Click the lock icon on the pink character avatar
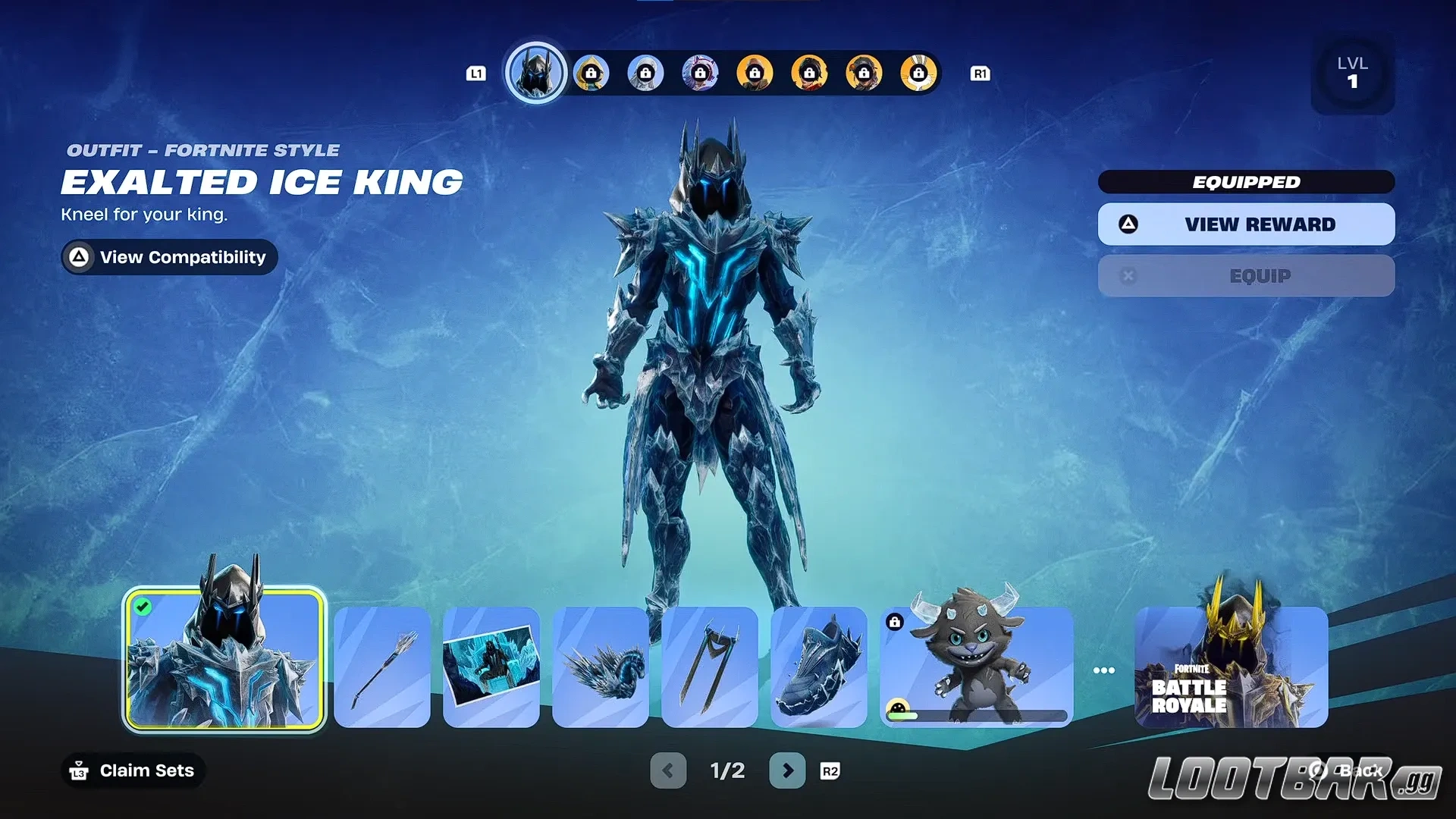This screenshot has height=819, width=1456. [700, 73]
